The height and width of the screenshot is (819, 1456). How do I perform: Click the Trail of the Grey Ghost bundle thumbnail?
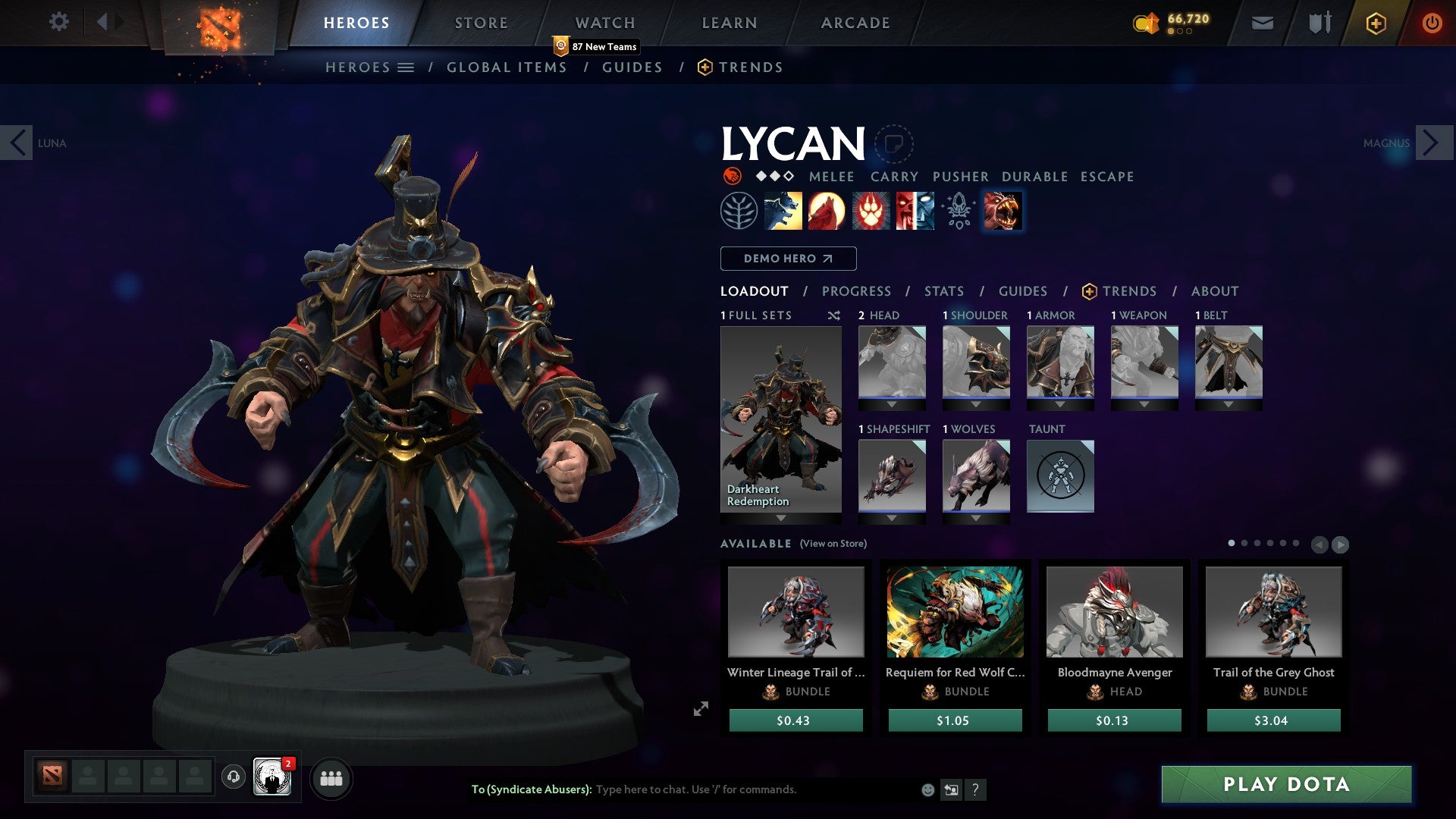(x=1273, y=612)
